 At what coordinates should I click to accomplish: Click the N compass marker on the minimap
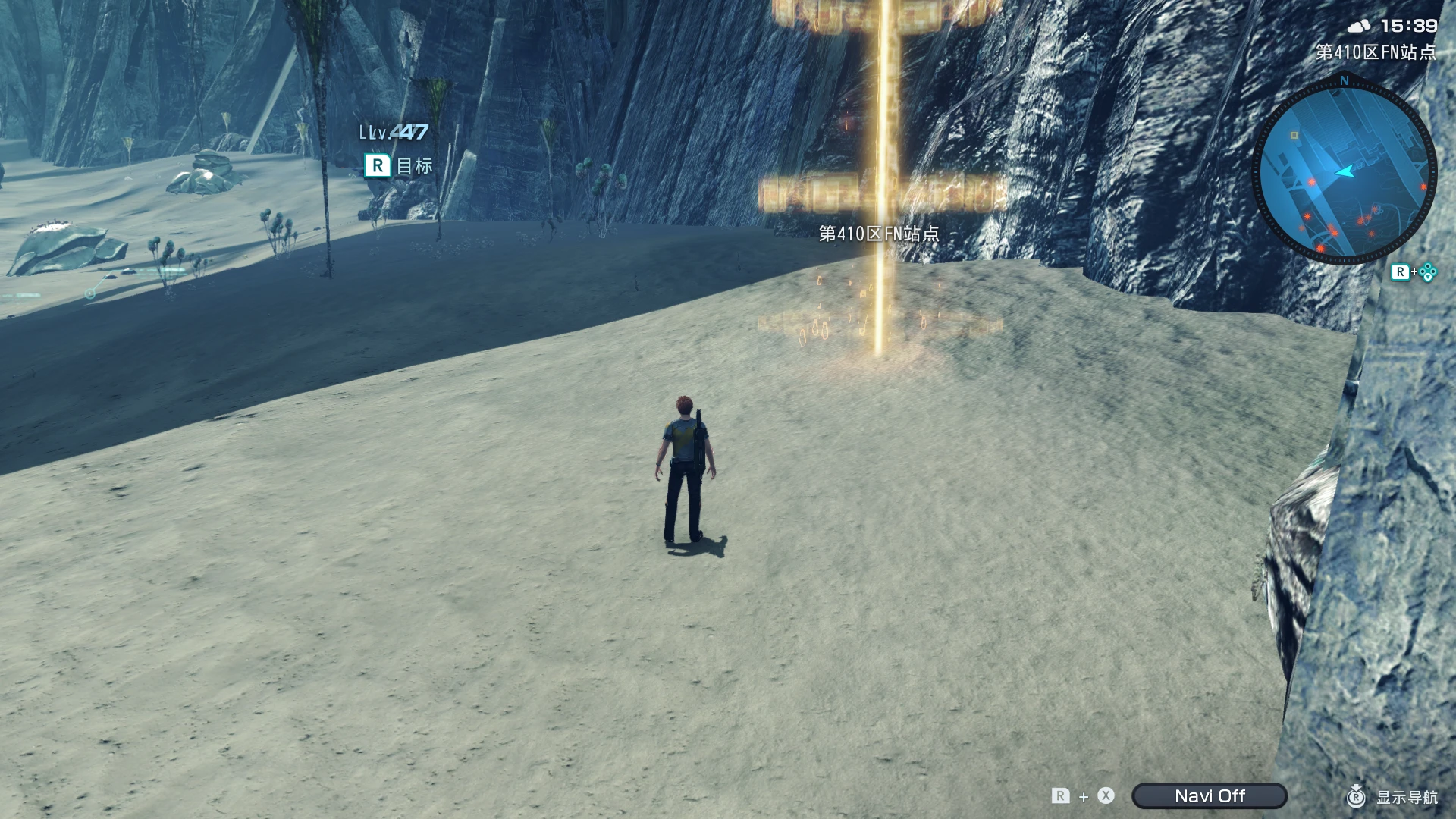(1345, 79)
